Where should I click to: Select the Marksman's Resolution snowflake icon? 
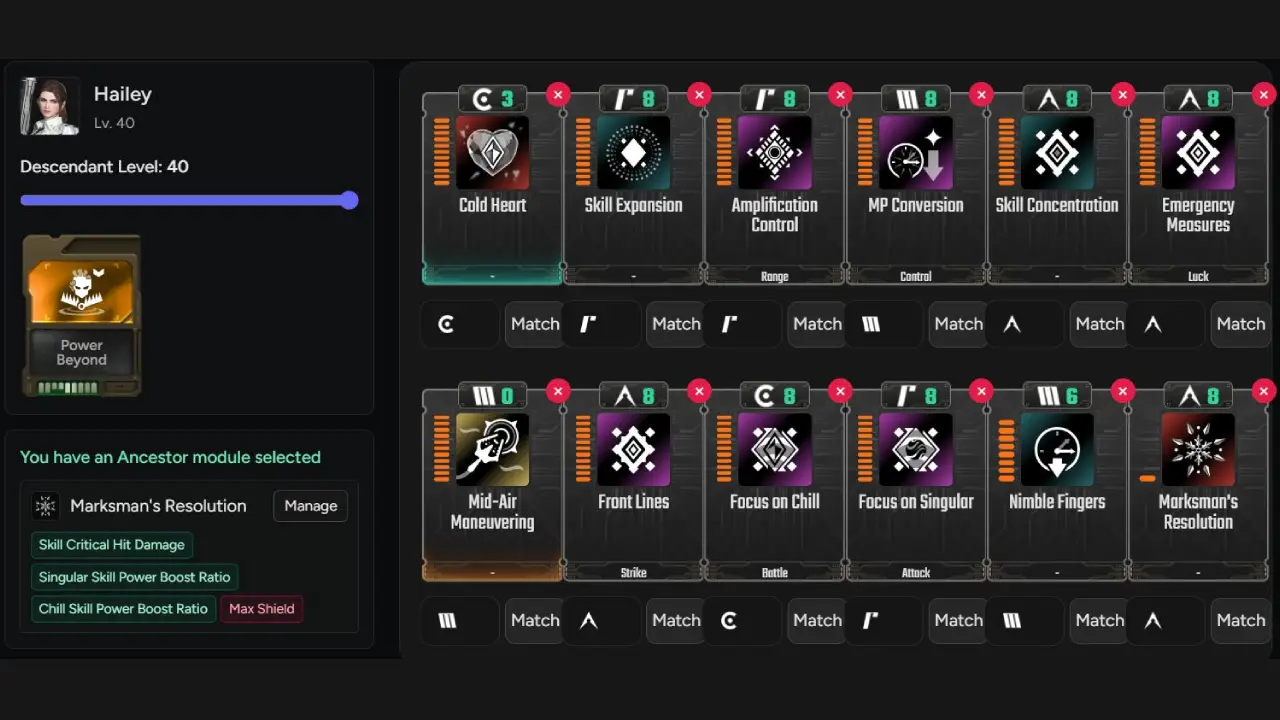[1198, 449]
